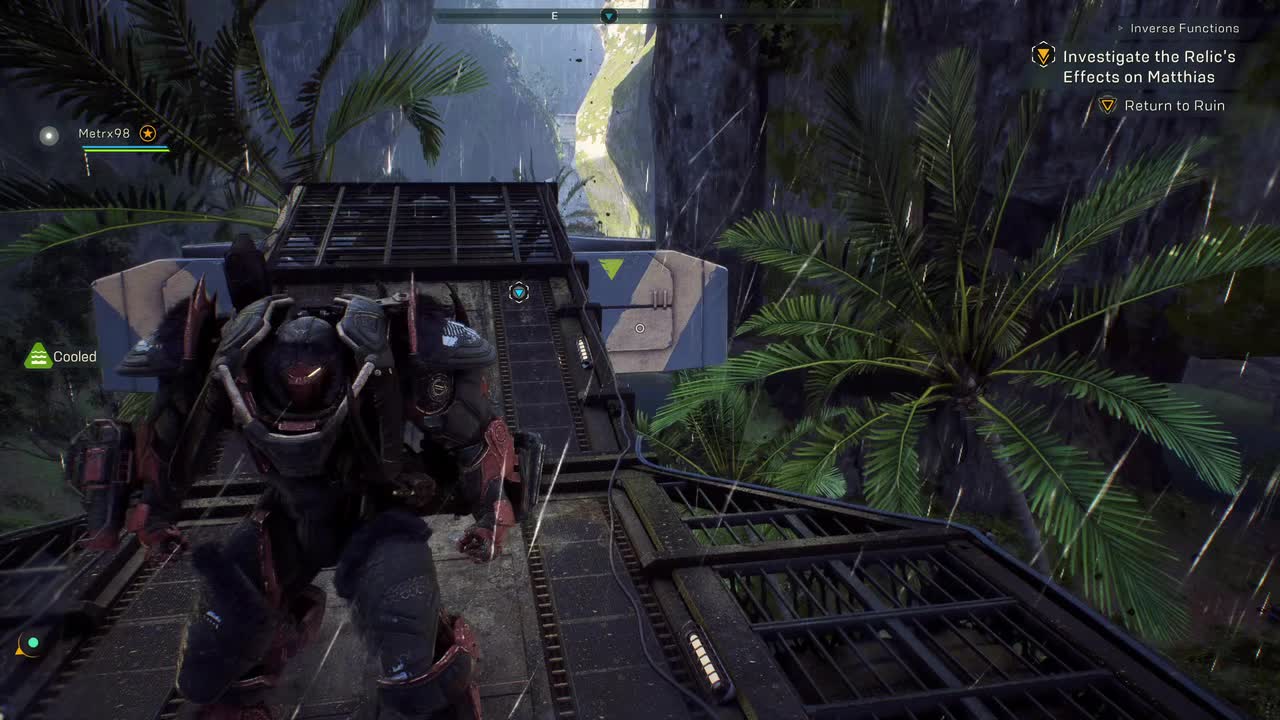Select the hexagonal mission icon beside the Relic objective
1280x720 pixels.
tap(1041, 57)
